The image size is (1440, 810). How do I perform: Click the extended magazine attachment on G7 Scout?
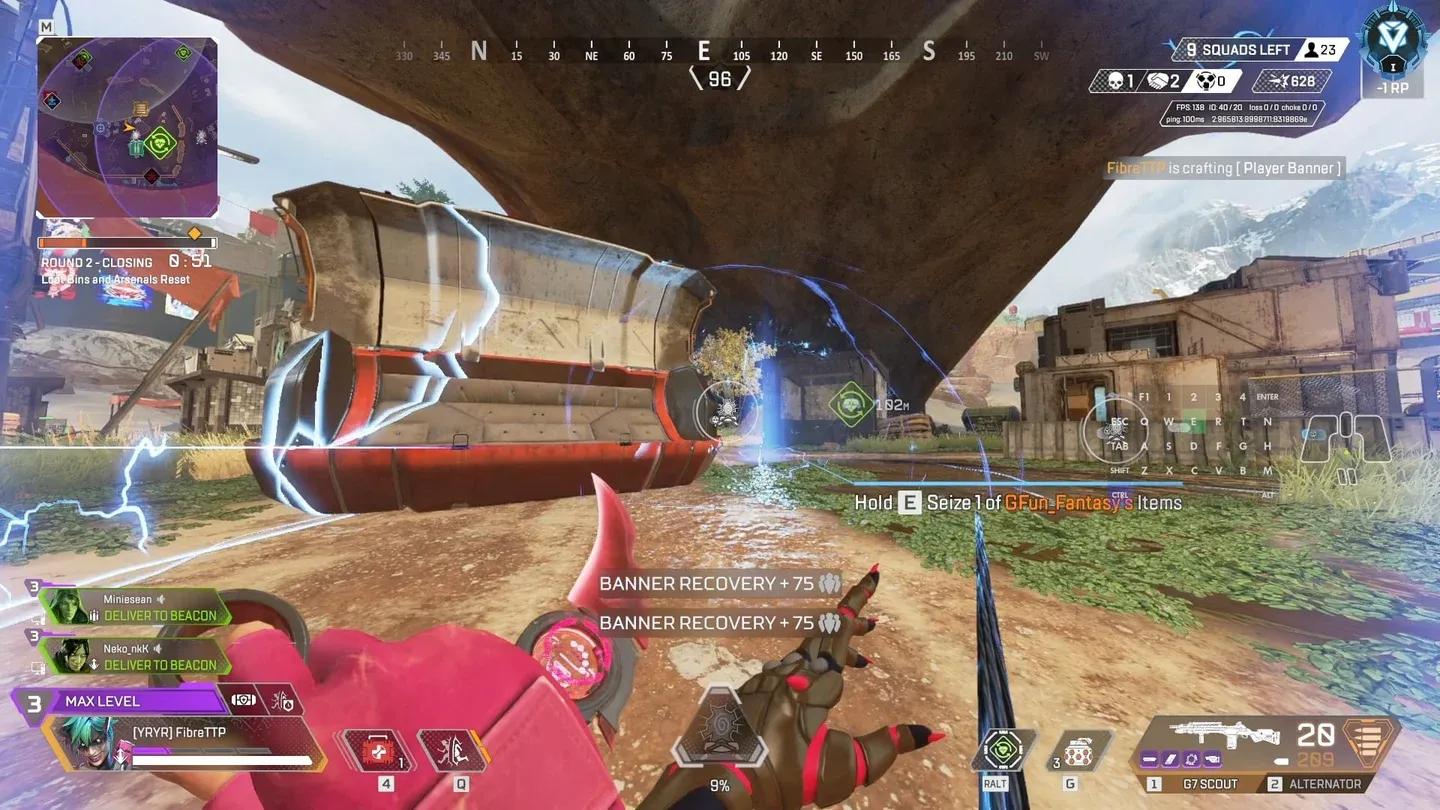pos(1170,758)
